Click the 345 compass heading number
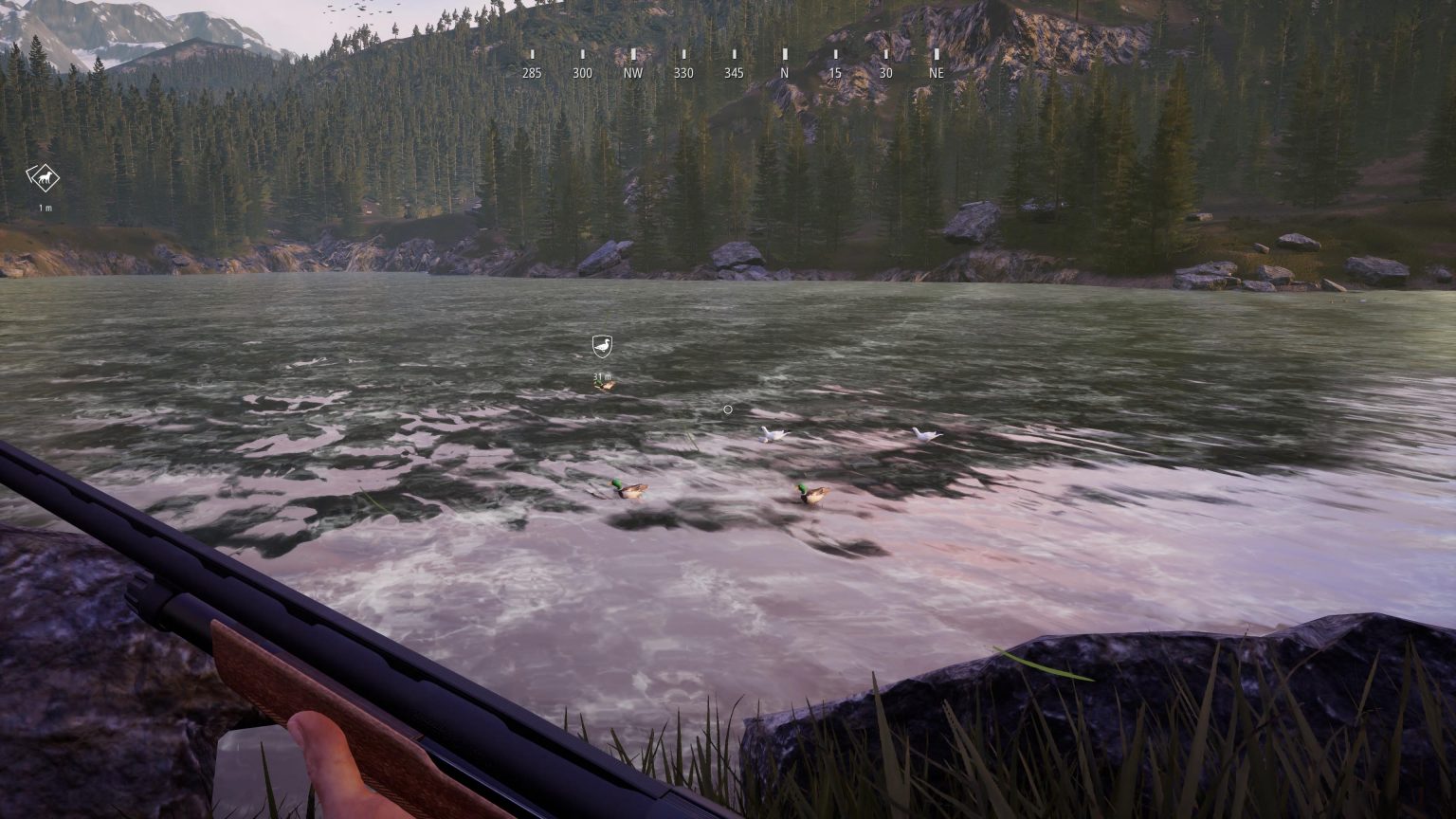 (733, 72)
